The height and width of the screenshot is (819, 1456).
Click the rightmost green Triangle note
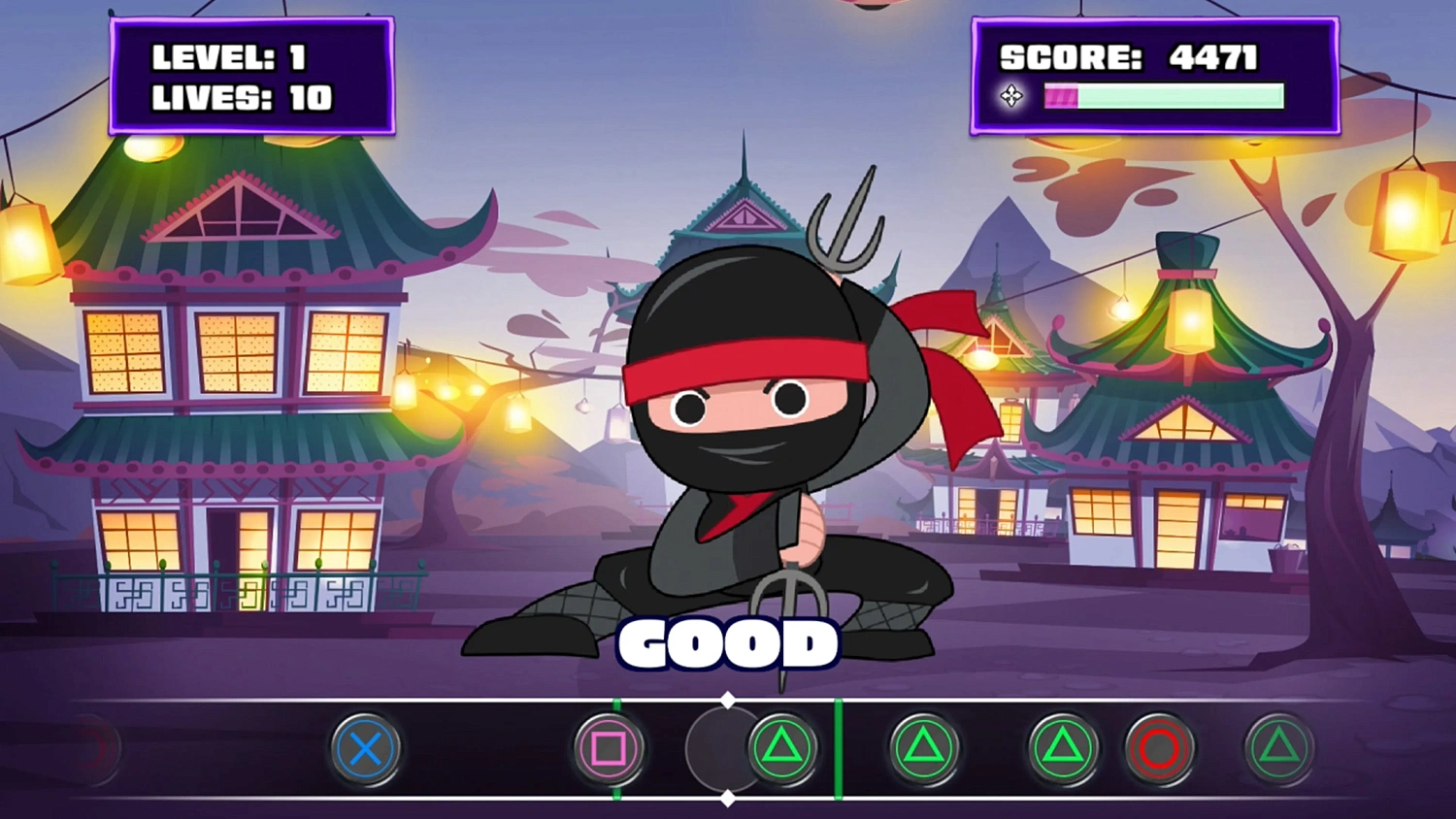click(x=1278, y=749)
